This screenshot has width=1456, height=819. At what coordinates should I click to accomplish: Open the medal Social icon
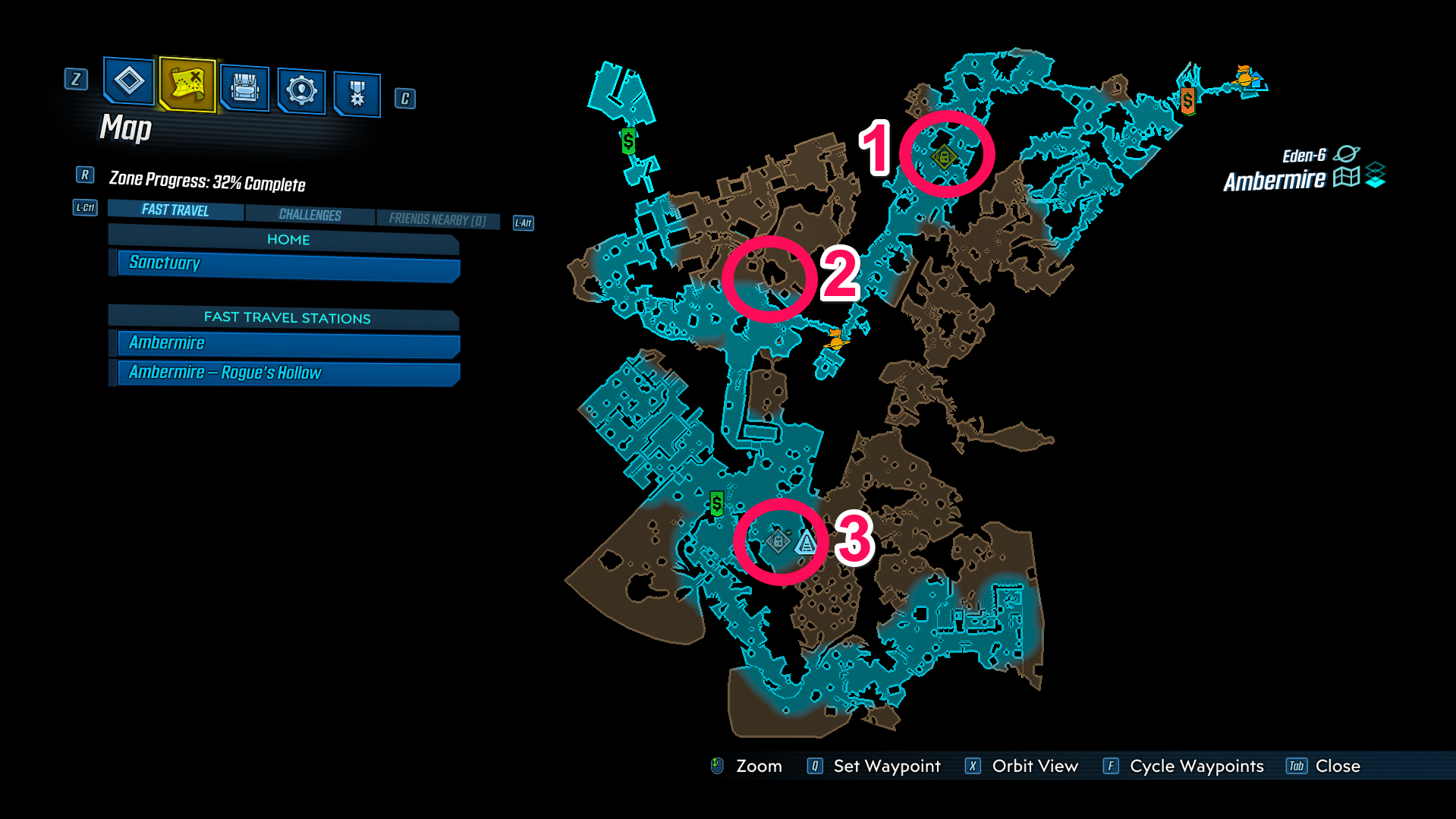[x=356, y=91]
